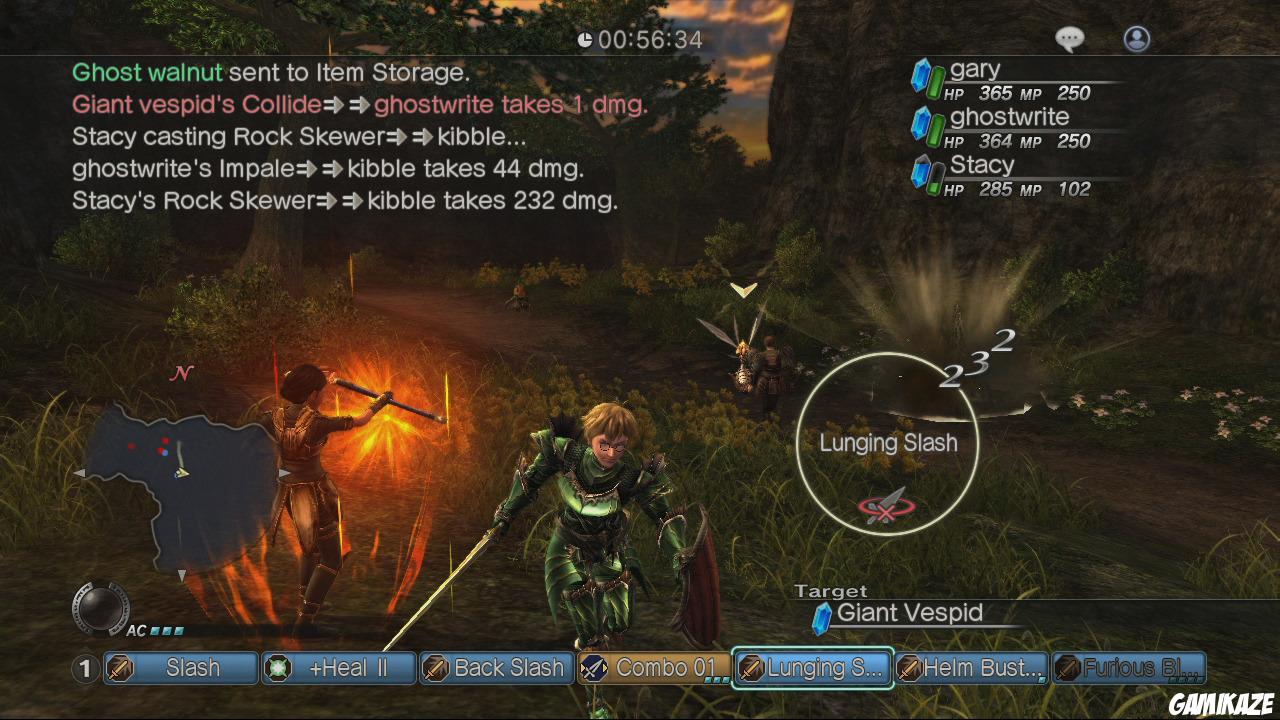Click the Lunging Slash action ring

point(887,443)
